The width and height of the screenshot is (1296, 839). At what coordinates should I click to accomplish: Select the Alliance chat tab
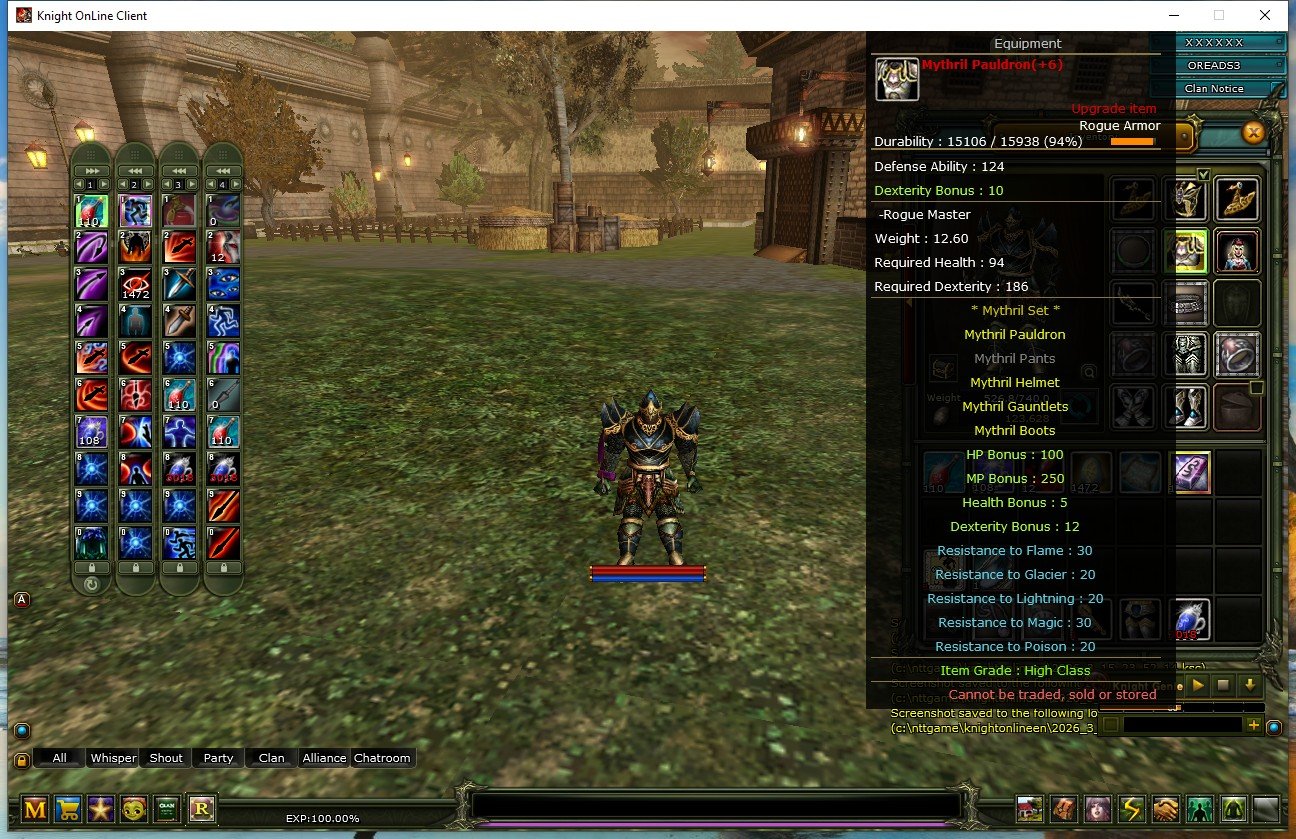323,758
